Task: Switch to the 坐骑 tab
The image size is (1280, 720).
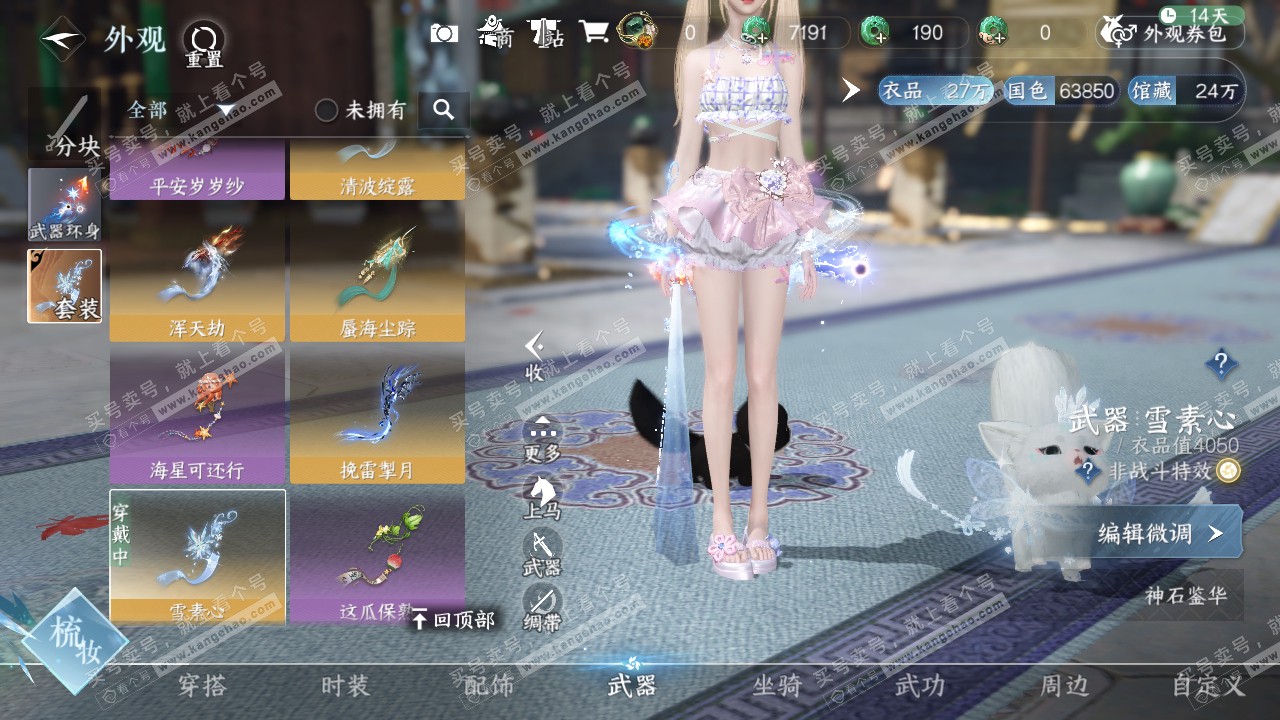Action: click(x=777, y=686)
